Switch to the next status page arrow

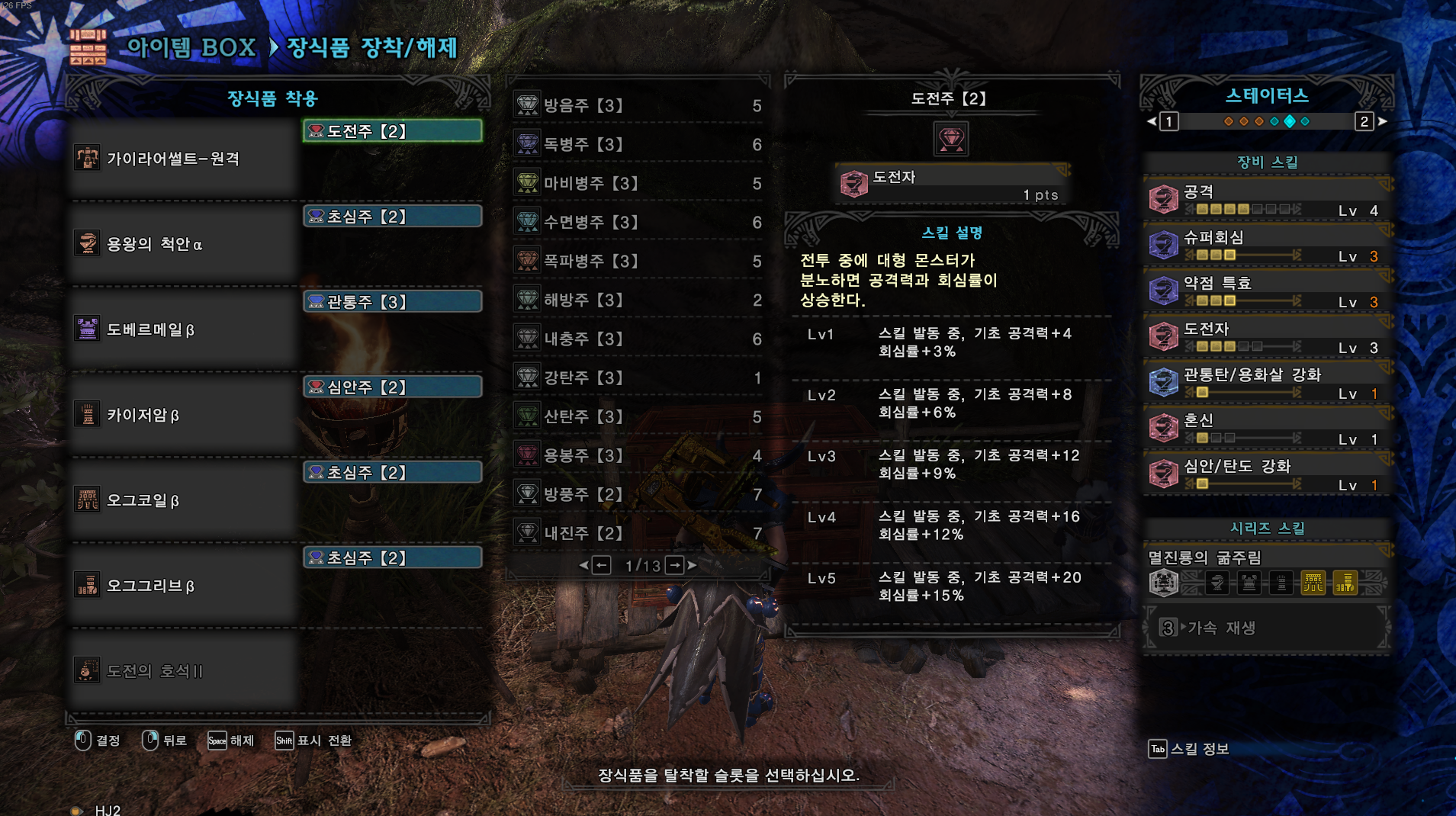(1382, 121)
